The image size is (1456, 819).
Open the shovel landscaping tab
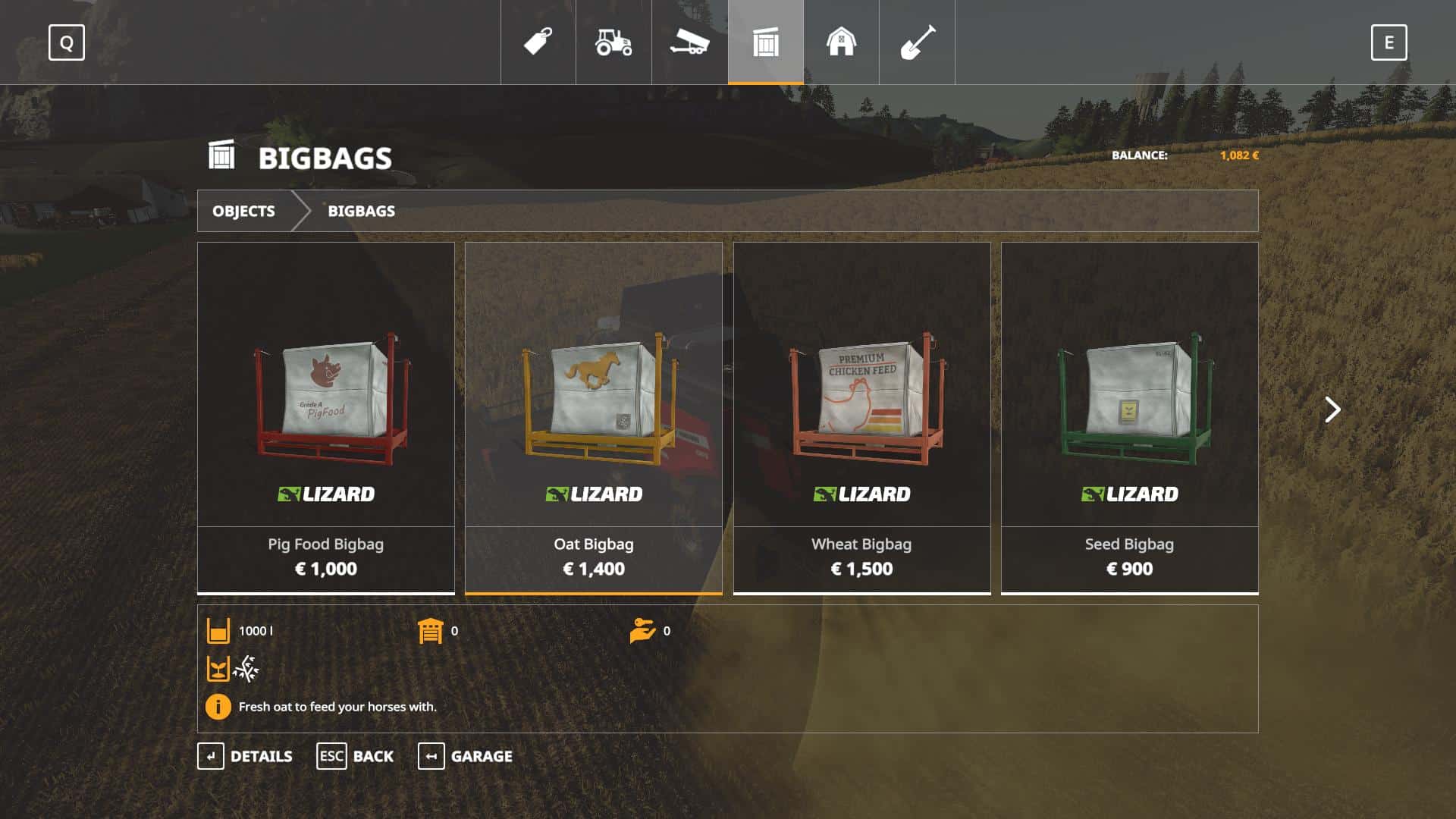[917, 42]
